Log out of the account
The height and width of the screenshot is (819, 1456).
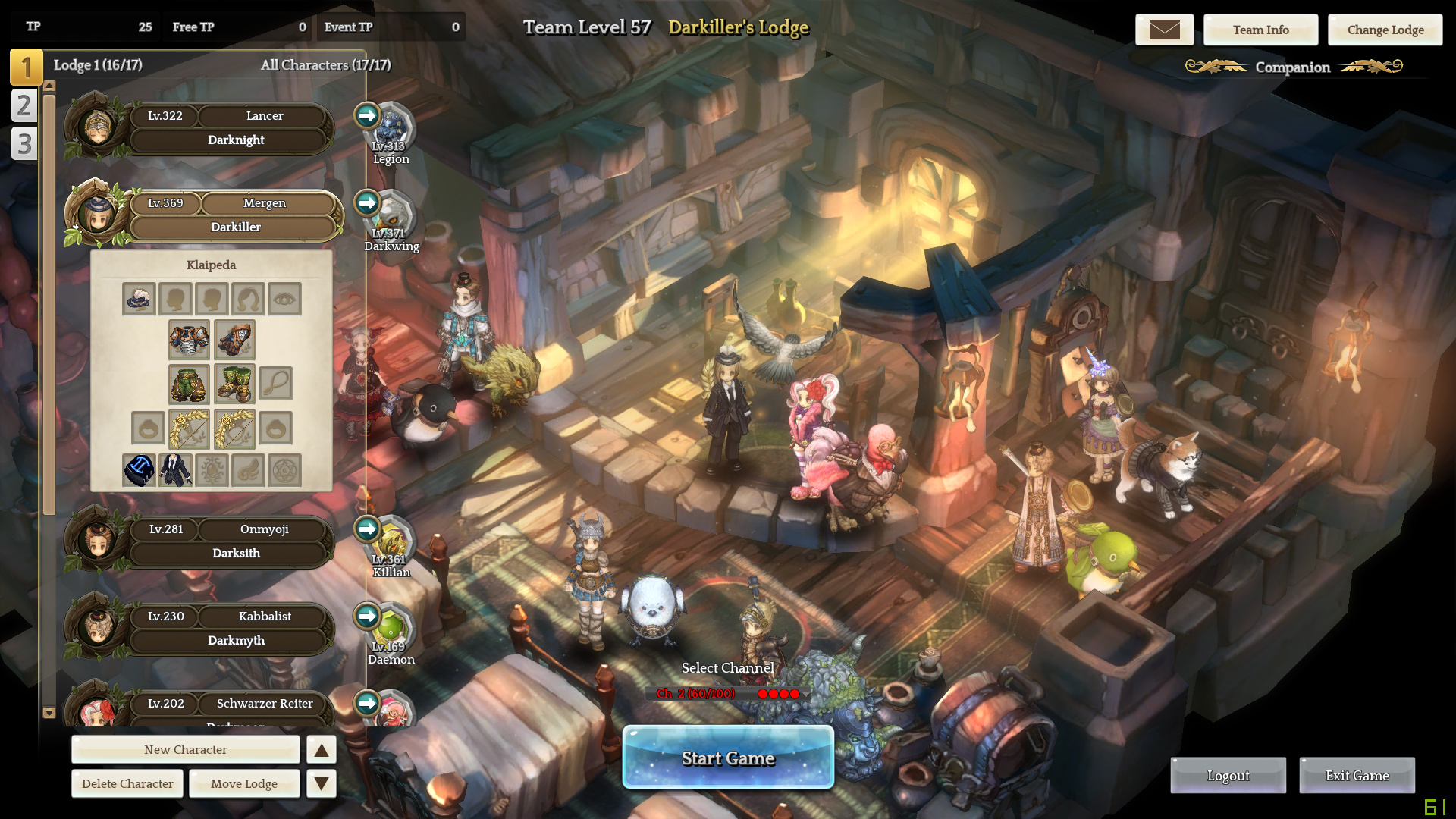[1228, 775]
